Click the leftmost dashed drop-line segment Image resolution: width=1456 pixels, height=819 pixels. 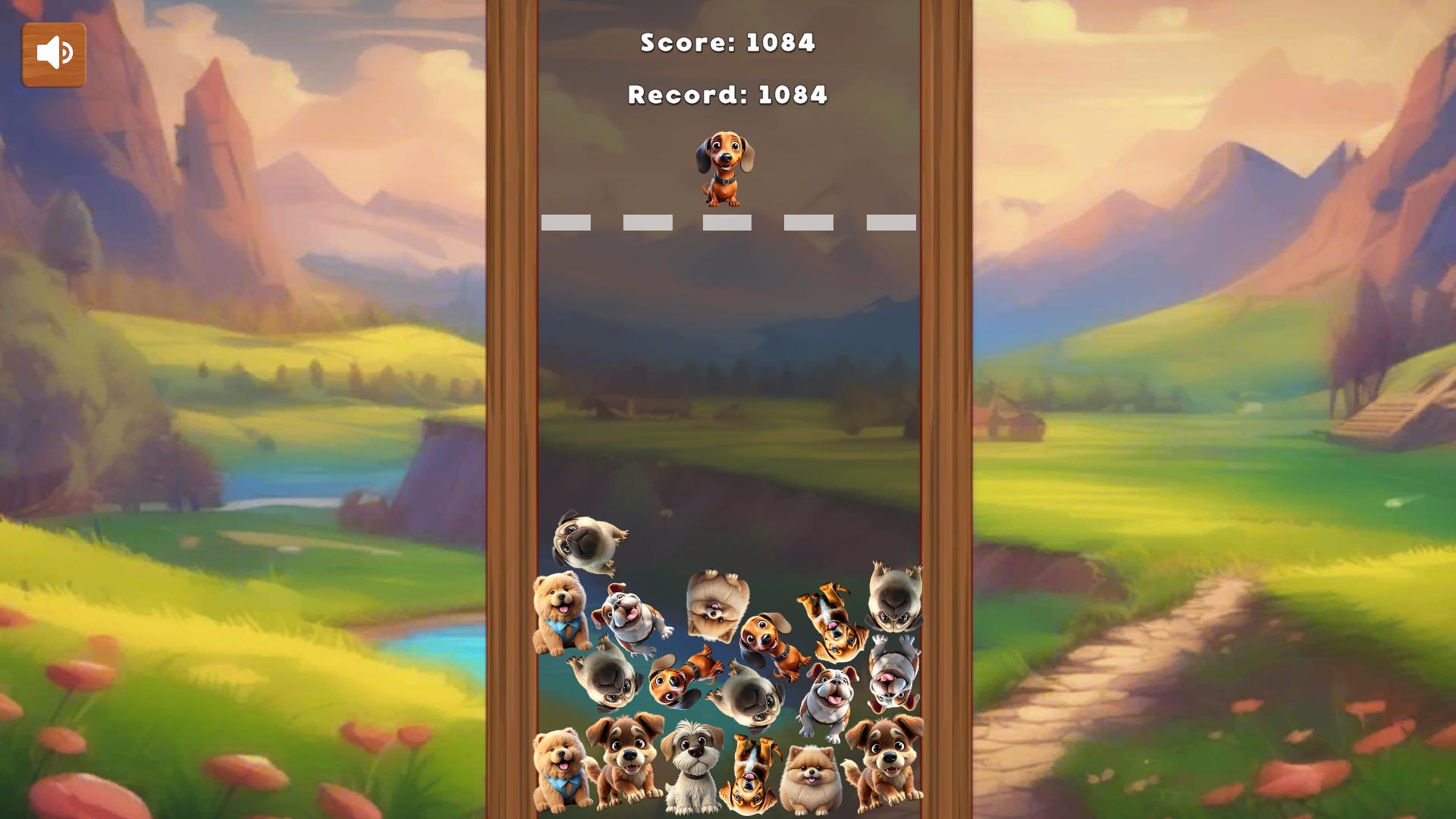tap(566, 222)
